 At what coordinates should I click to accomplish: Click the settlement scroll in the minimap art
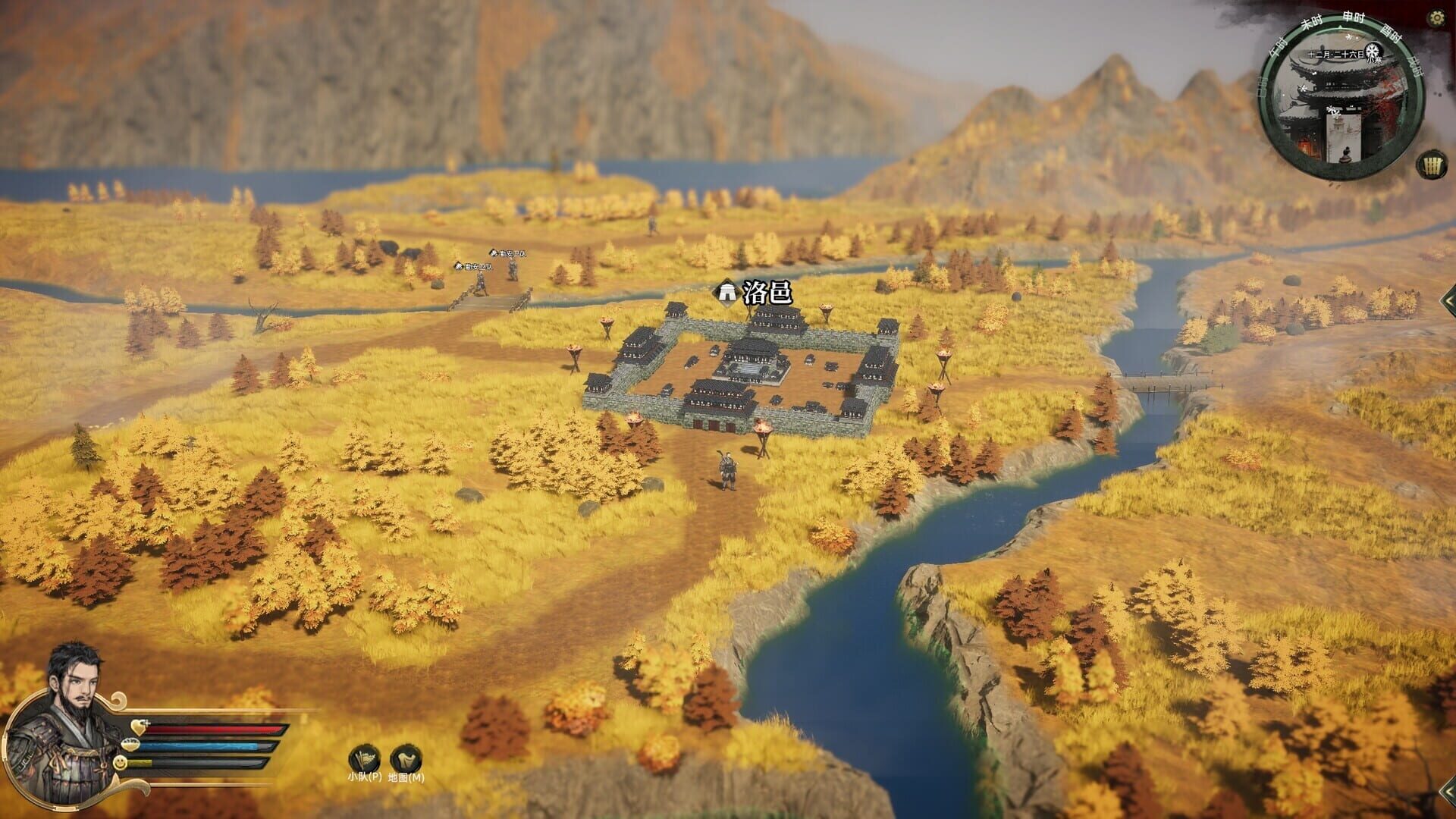tap(1344, 139)
